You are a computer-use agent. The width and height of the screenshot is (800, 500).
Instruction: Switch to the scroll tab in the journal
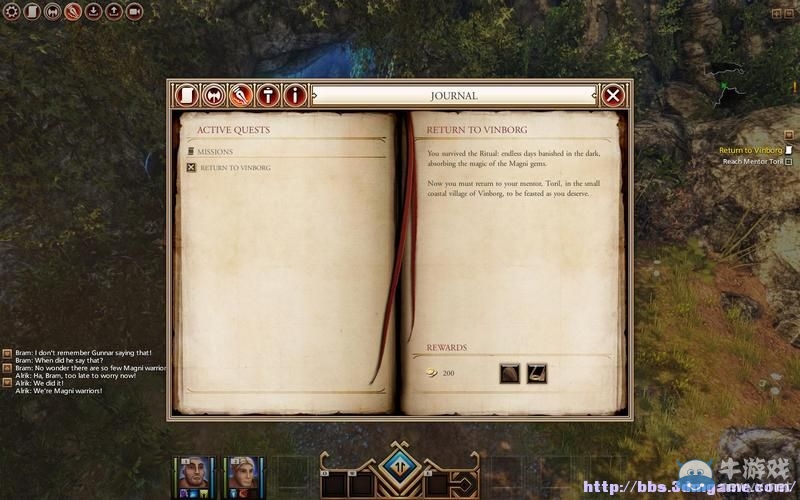tap(186, 95)
